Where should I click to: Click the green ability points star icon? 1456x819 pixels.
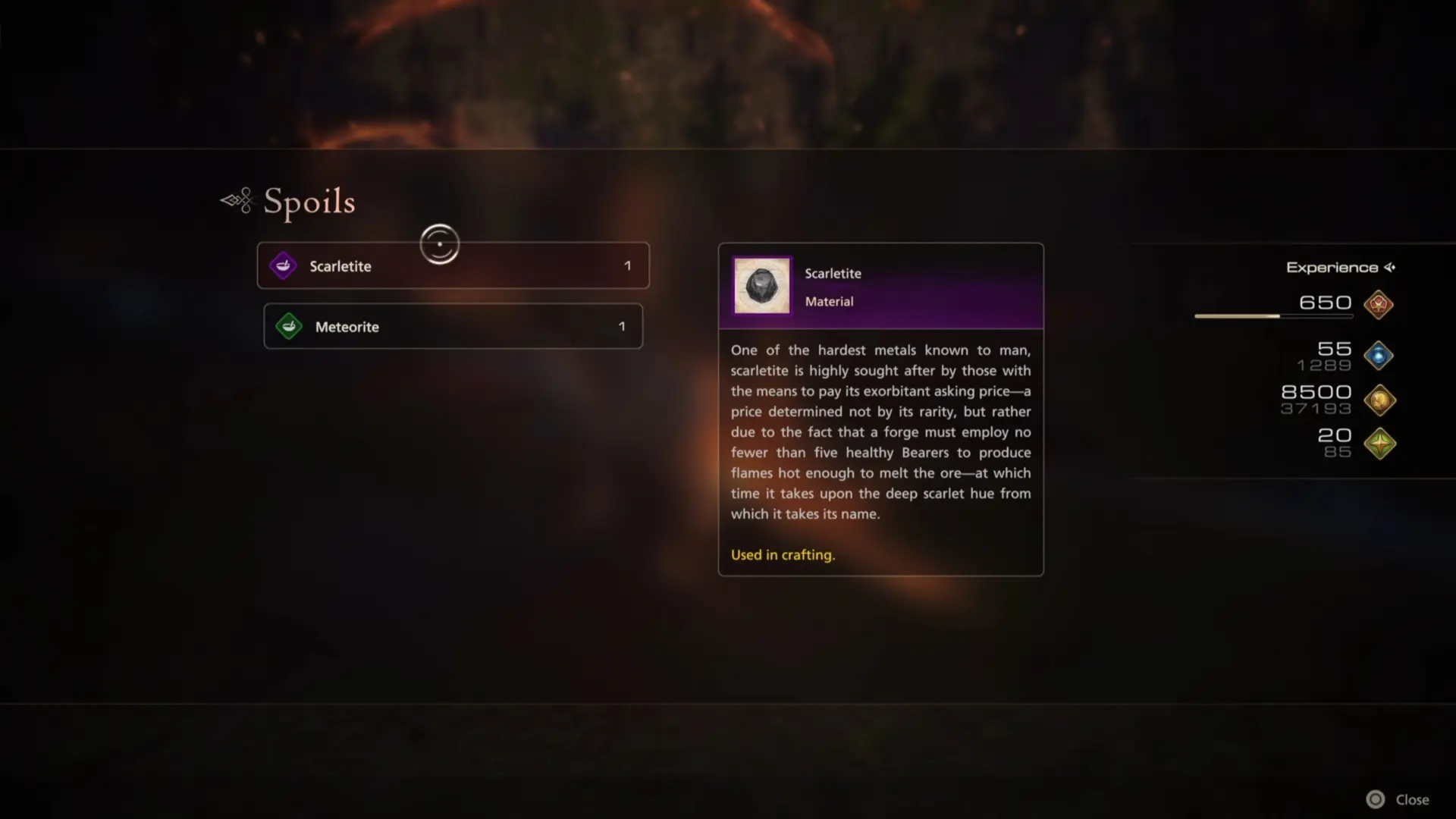point(1381,444)
